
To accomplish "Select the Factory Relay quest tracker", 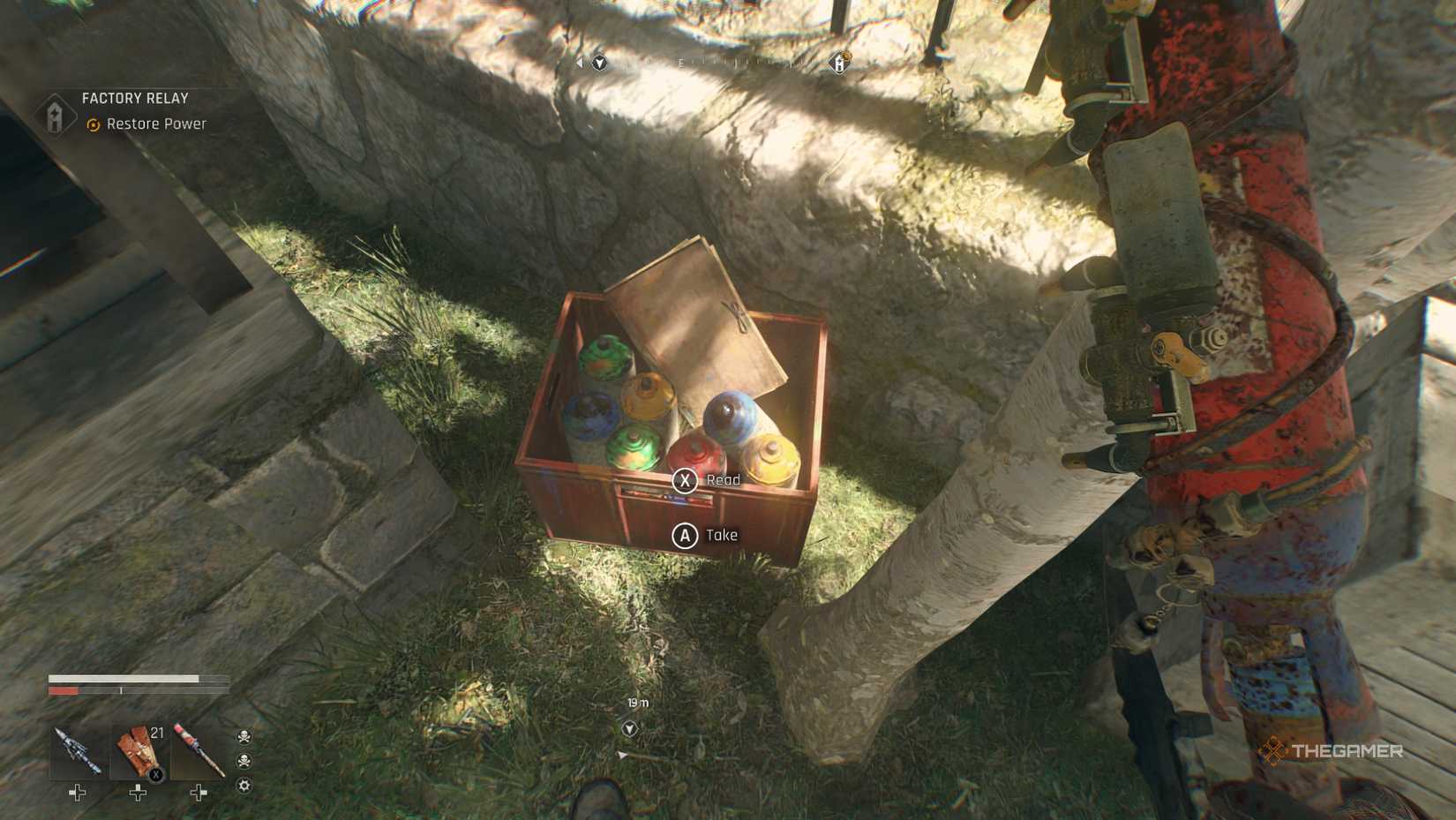I will 134,99.
